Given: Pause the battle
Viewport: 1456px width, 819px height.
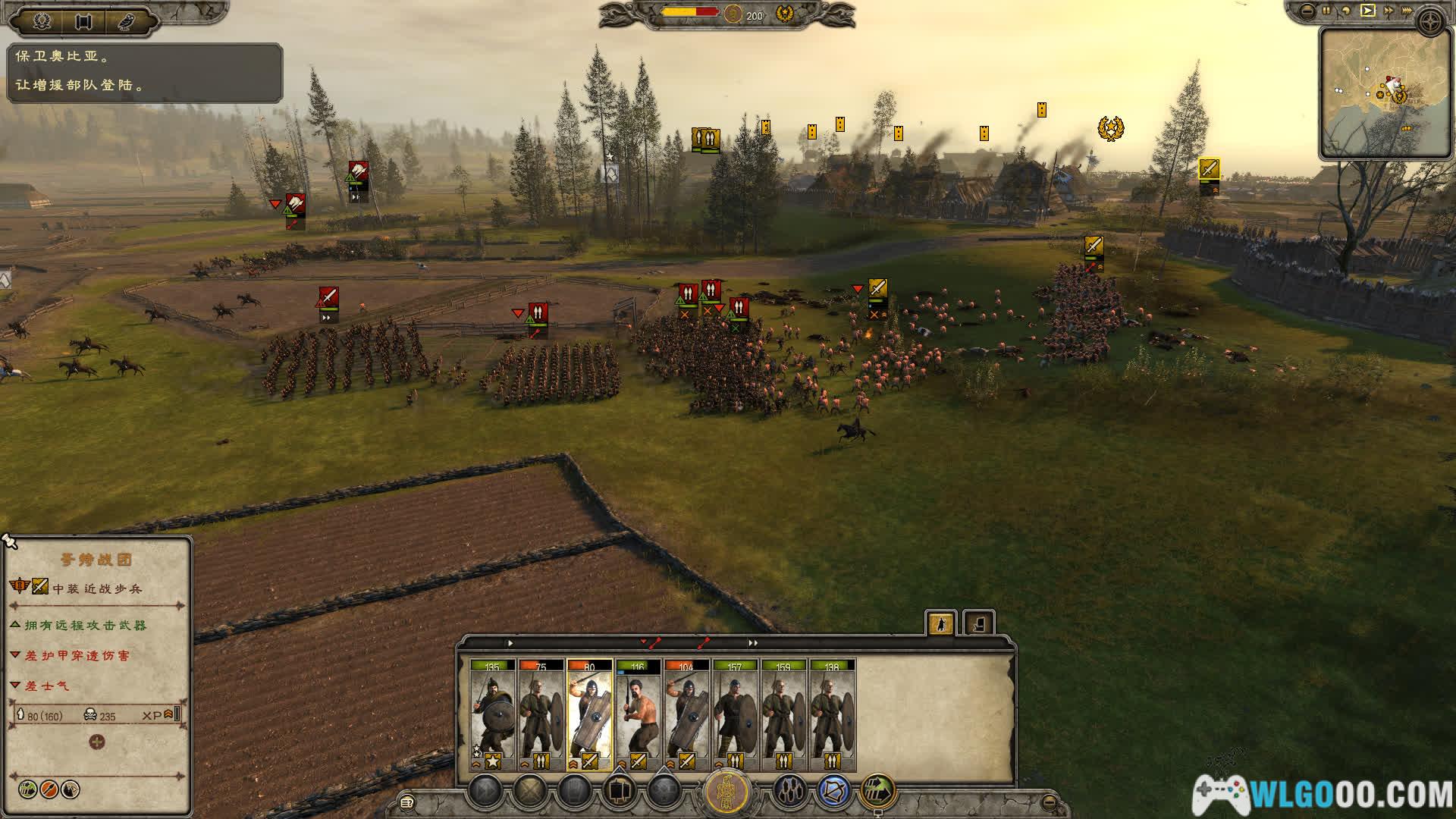Looking at the screenshot, I should click(x=1326, y=11).
